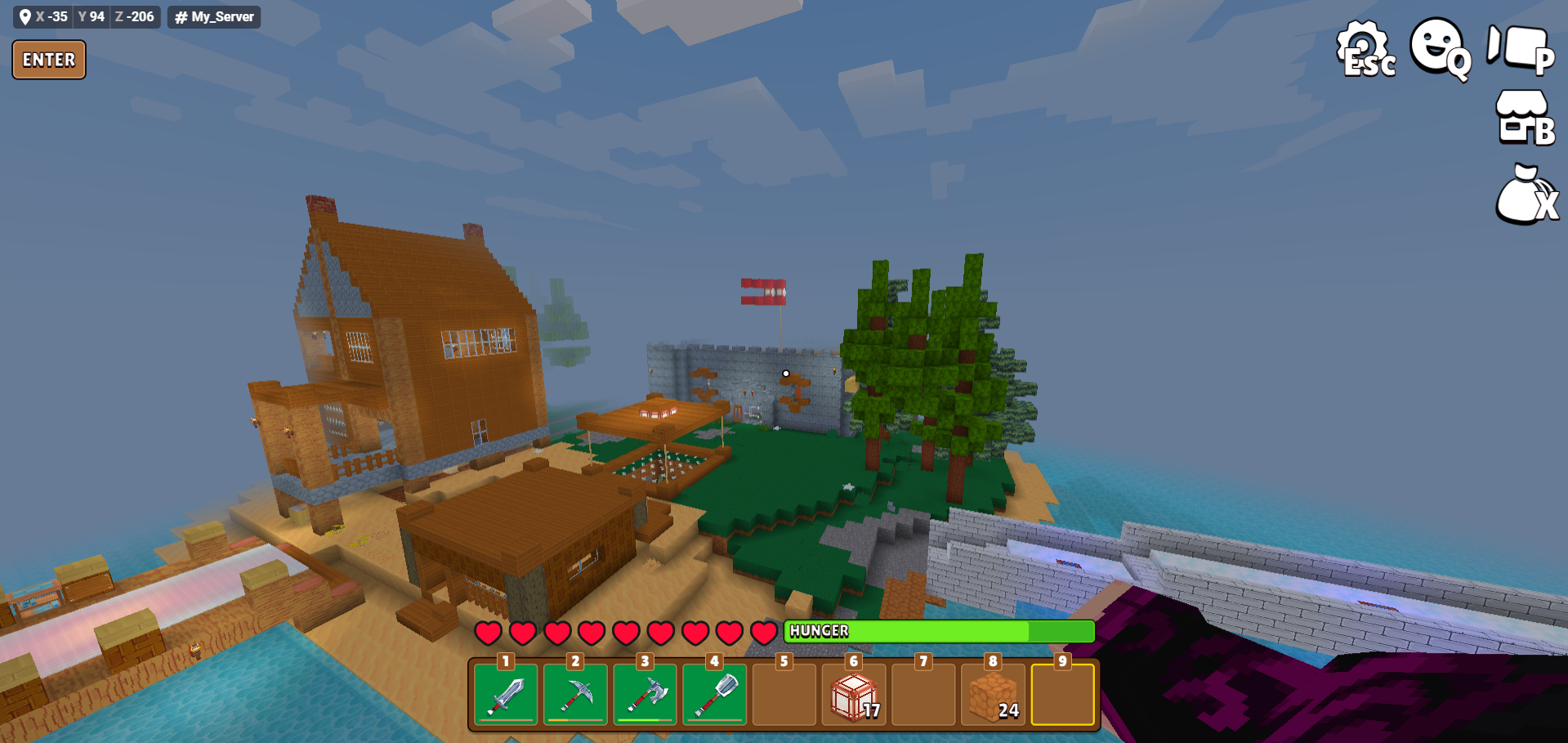Select the orange cobble block stack of 24

pos(993,695)
